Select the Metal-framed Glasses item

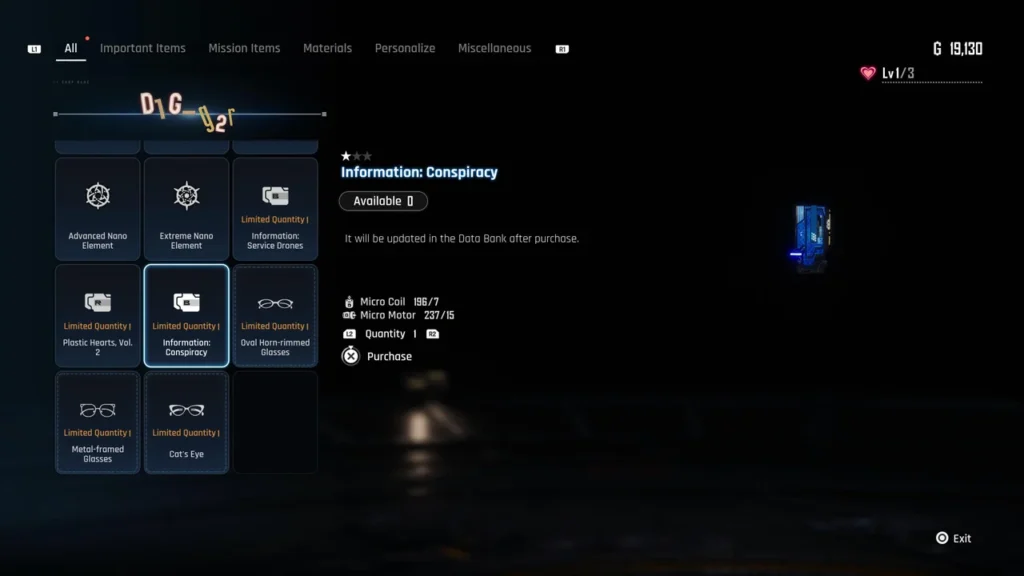[98, 422]
